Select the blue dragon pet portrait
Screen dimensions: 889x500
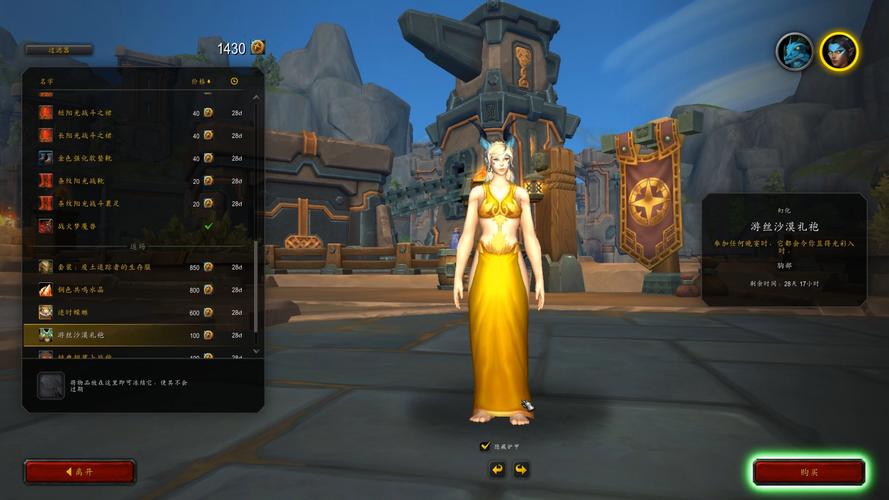(x=794, y=51)
